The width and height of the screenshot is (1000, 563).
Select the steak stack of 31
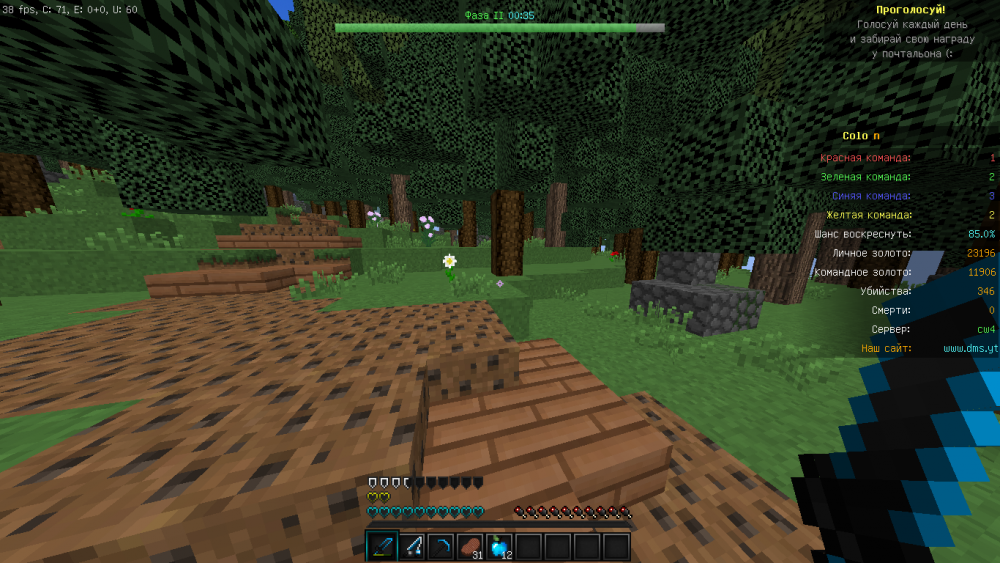point(469,546)
